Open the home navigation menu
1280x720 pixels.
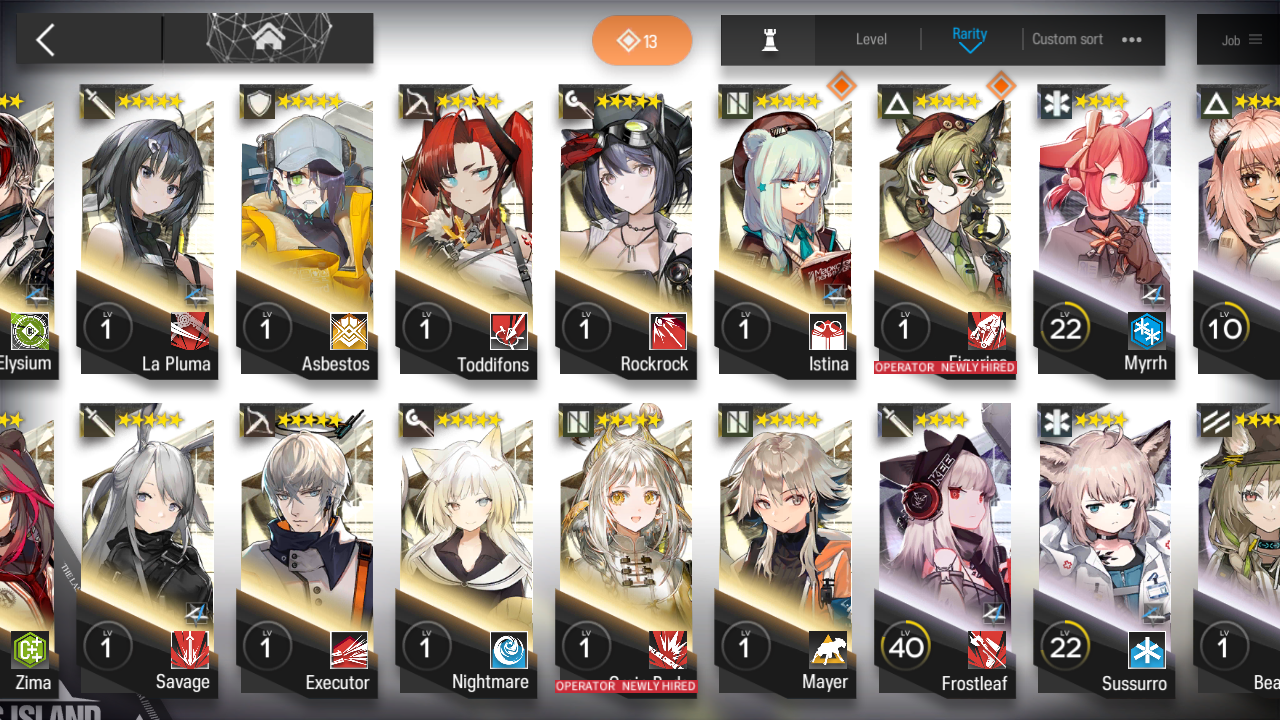[x=268, y=39]
